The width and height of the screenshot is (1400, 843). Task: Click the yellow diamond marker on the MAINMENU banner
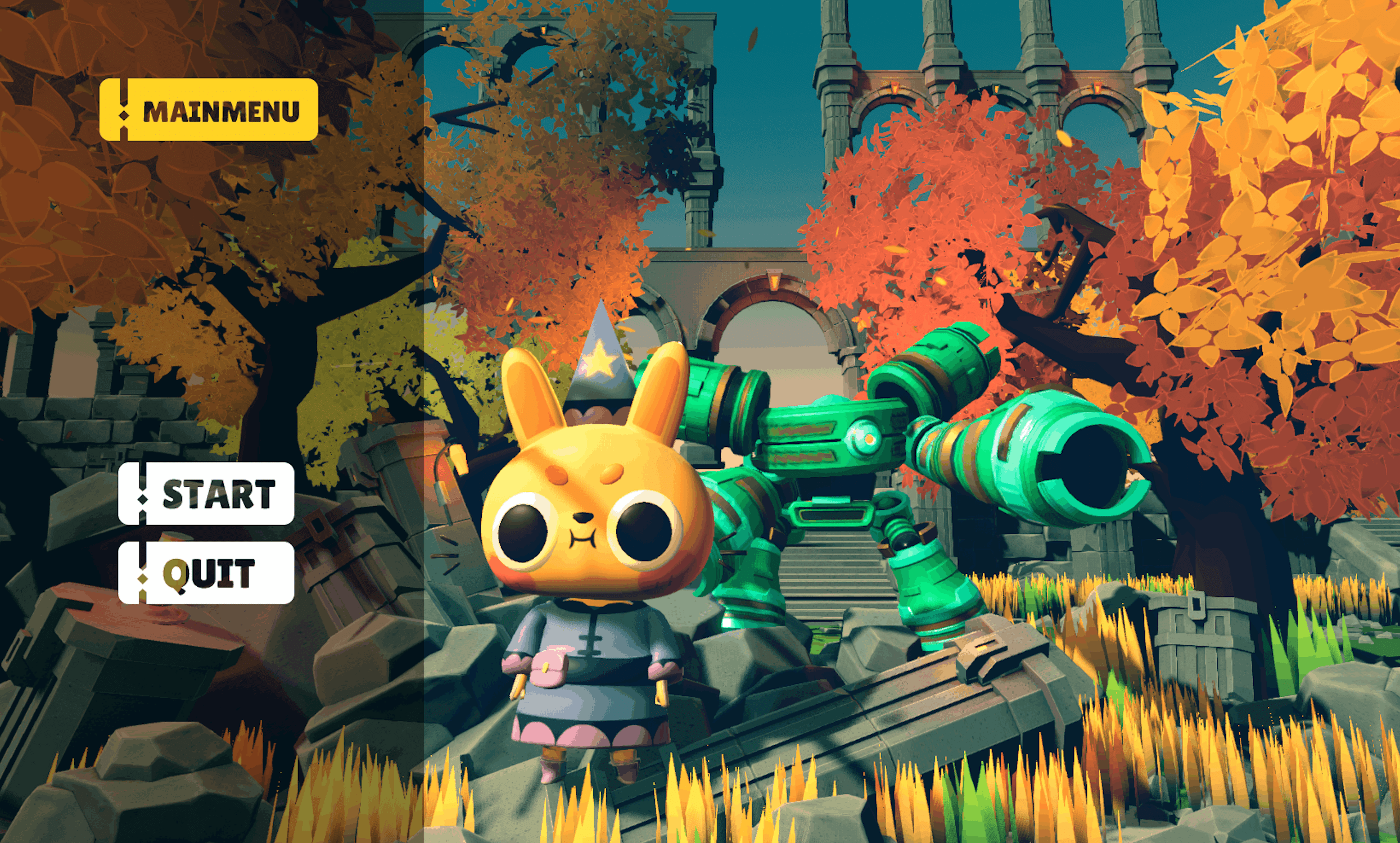pos(124,117)
